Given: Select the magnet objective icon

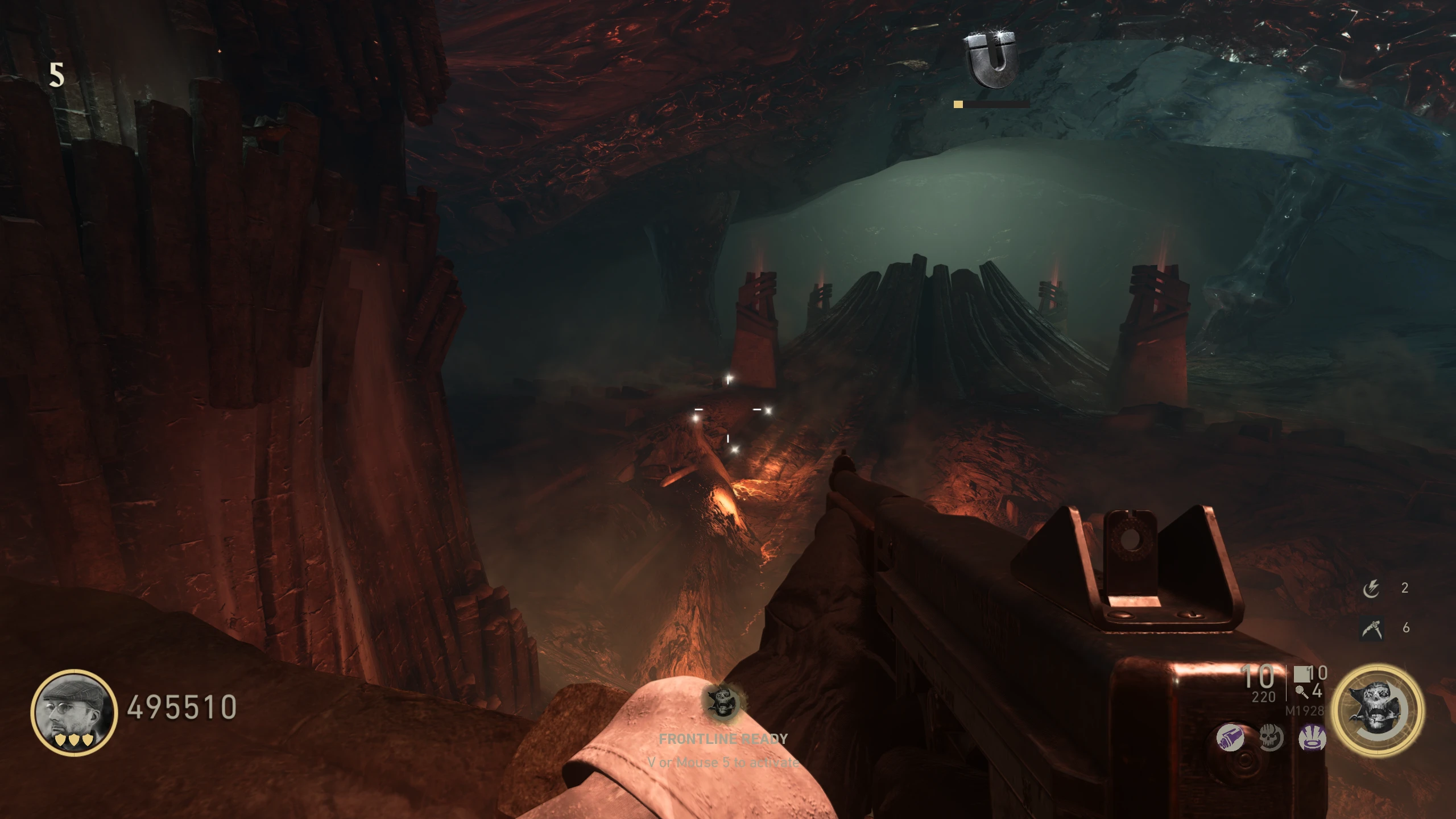Looking at the screenshot, I should coord(993,60).
